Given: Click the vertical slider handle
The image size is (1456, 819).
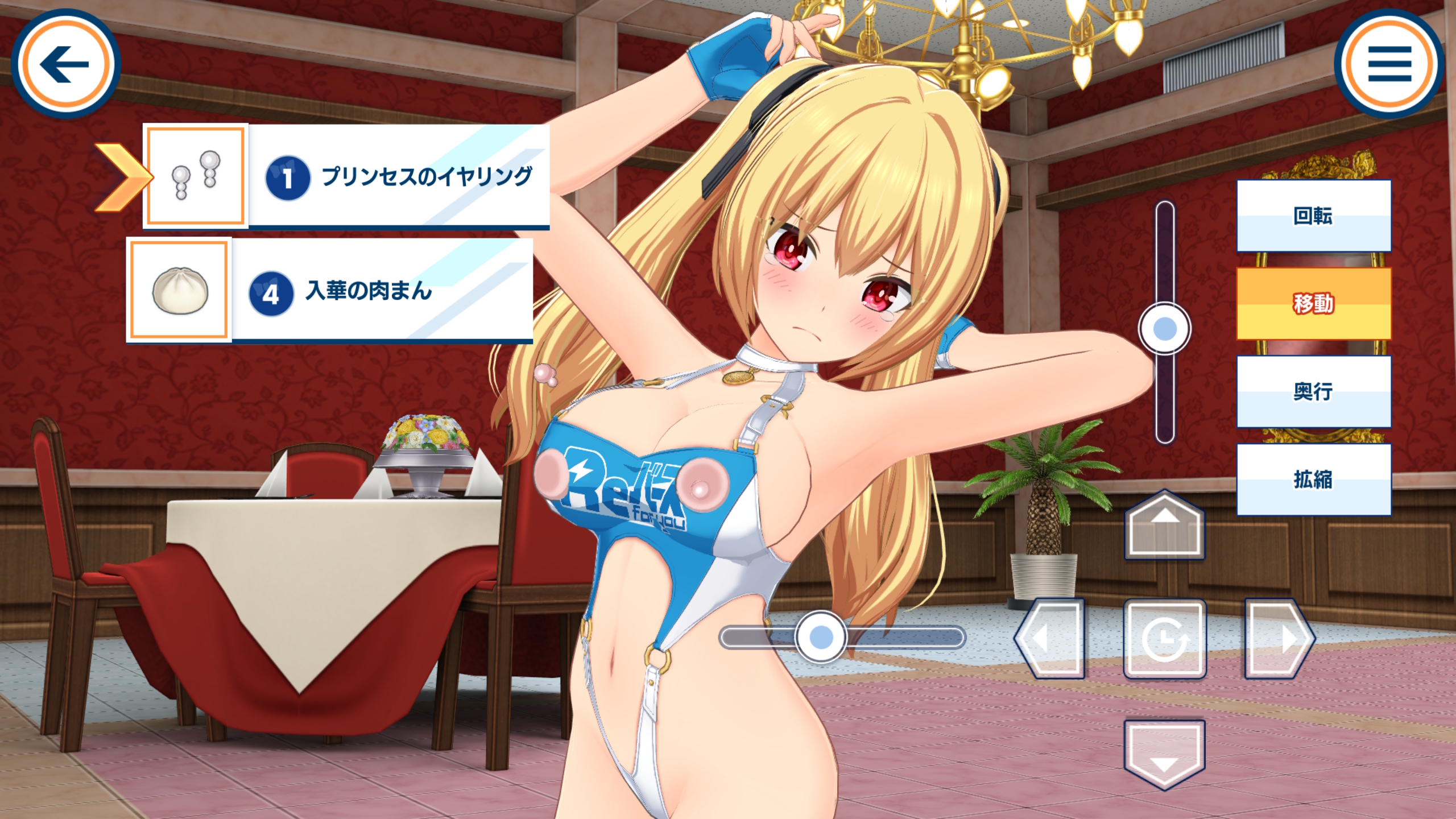Looking at the screenshot, I should (x=1164, y=329).
